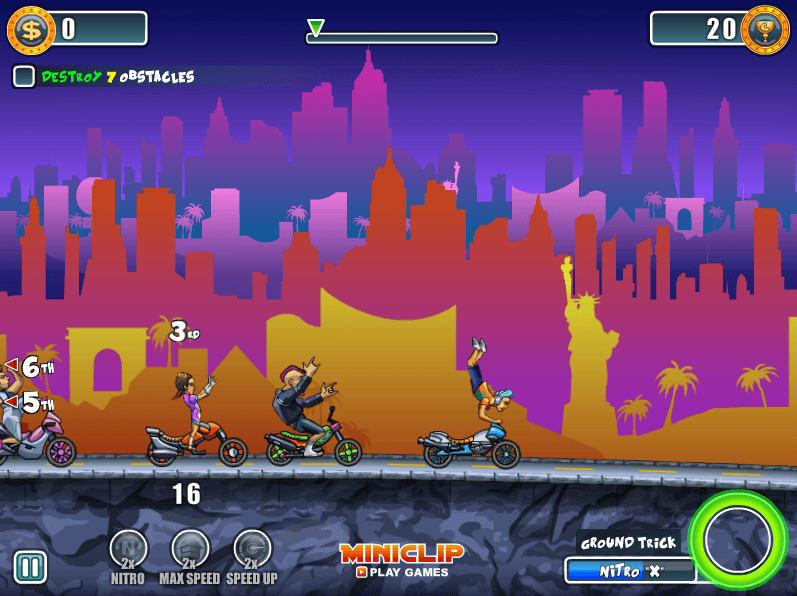This screenshot has height=596, width=797.
Task: Trigger the 2x Speed Up power-up
Action: 252,550
